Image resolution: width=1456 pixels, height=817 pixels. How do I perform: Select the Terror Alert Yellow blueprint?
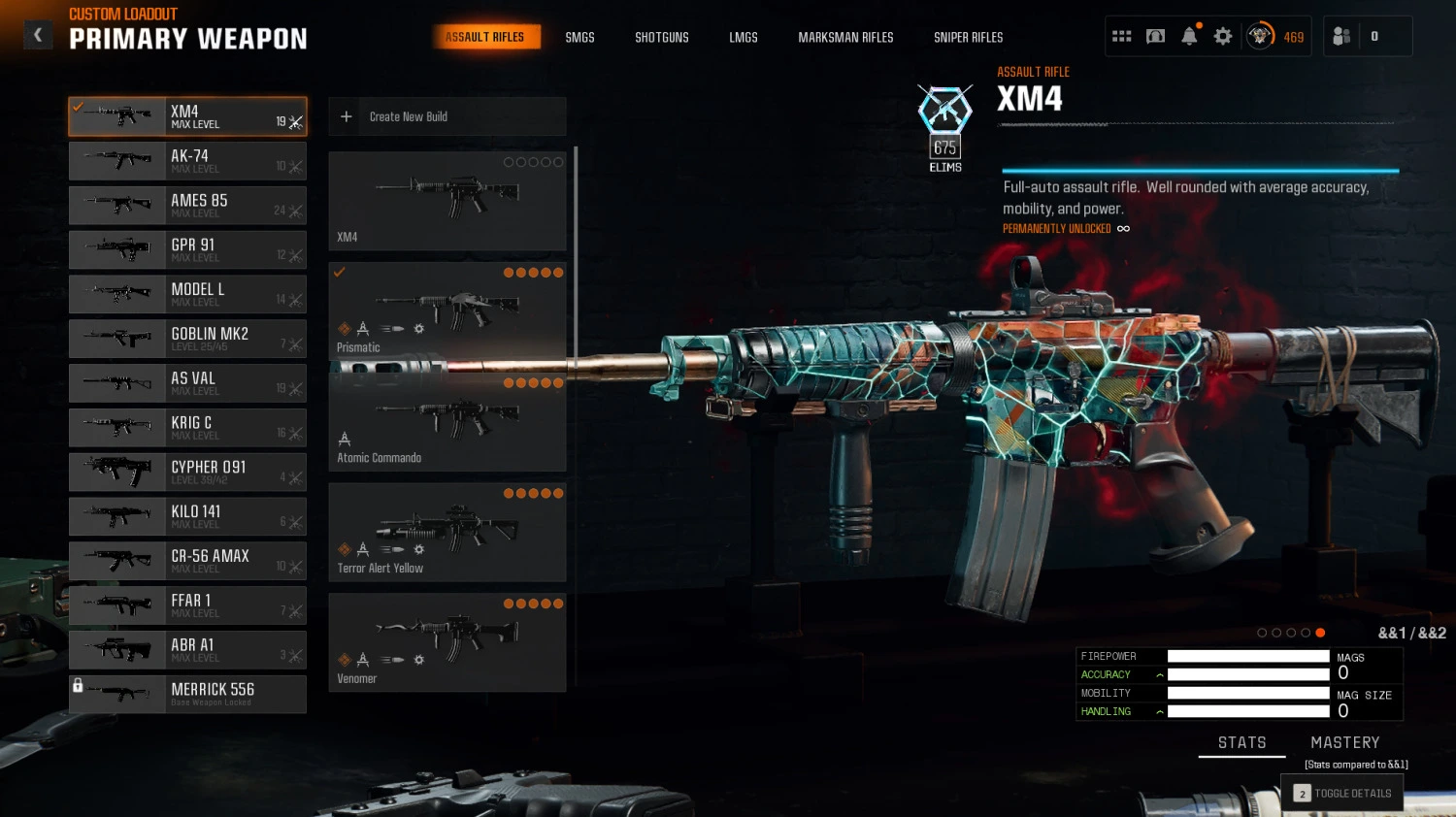(x=447, y=532)
